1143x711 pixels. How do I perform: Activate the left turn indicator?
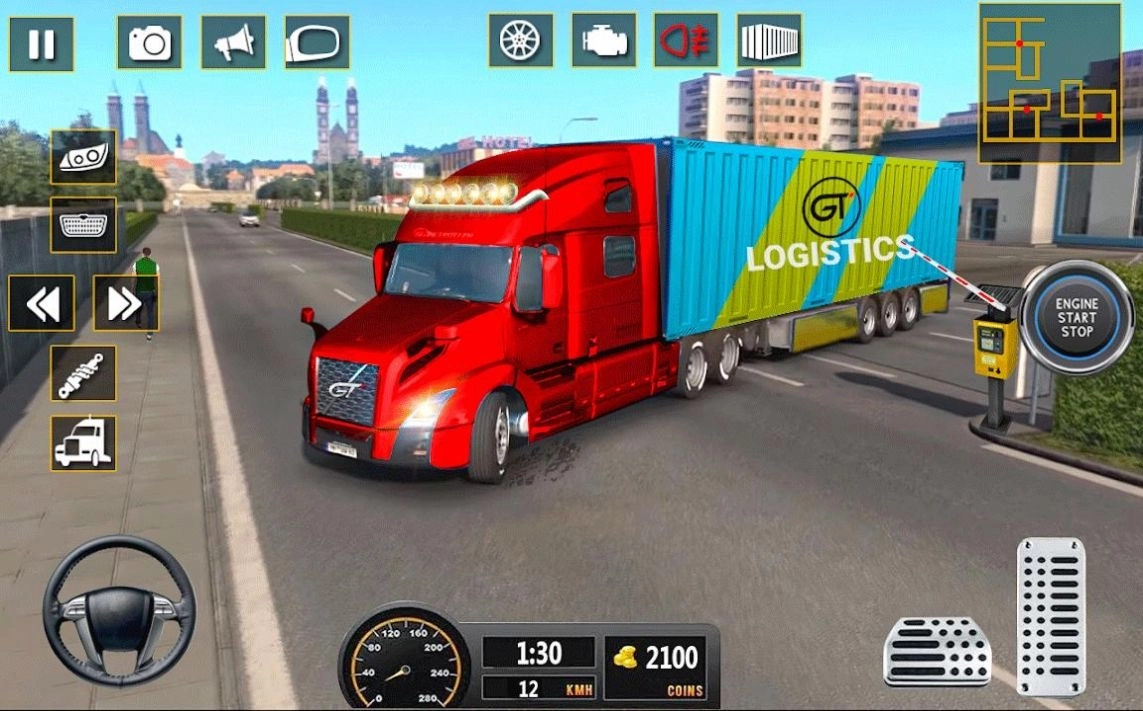click(42, 303)
